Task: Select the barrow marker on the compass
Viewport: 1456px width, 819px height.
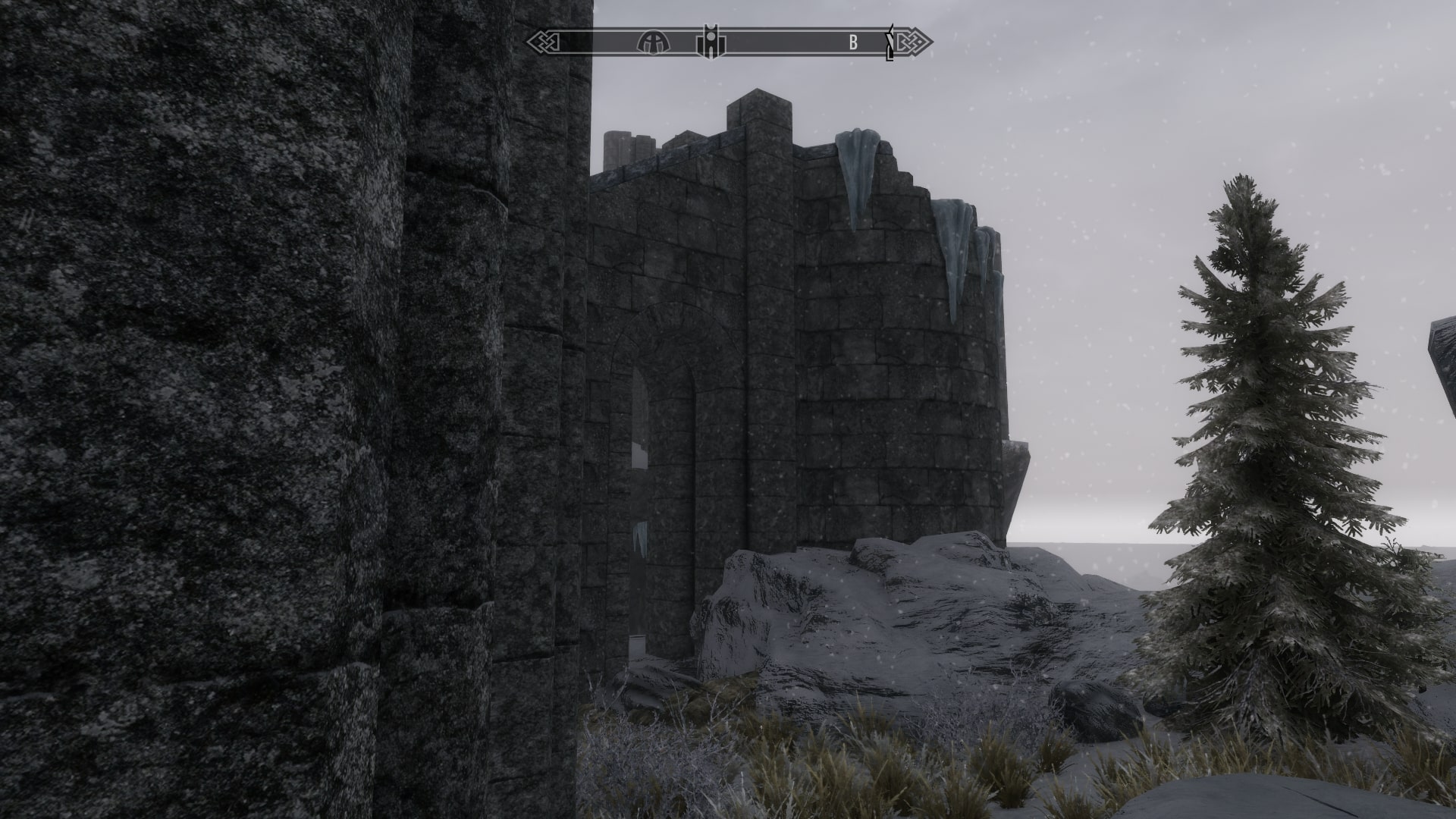Action: tap(654, 42)
